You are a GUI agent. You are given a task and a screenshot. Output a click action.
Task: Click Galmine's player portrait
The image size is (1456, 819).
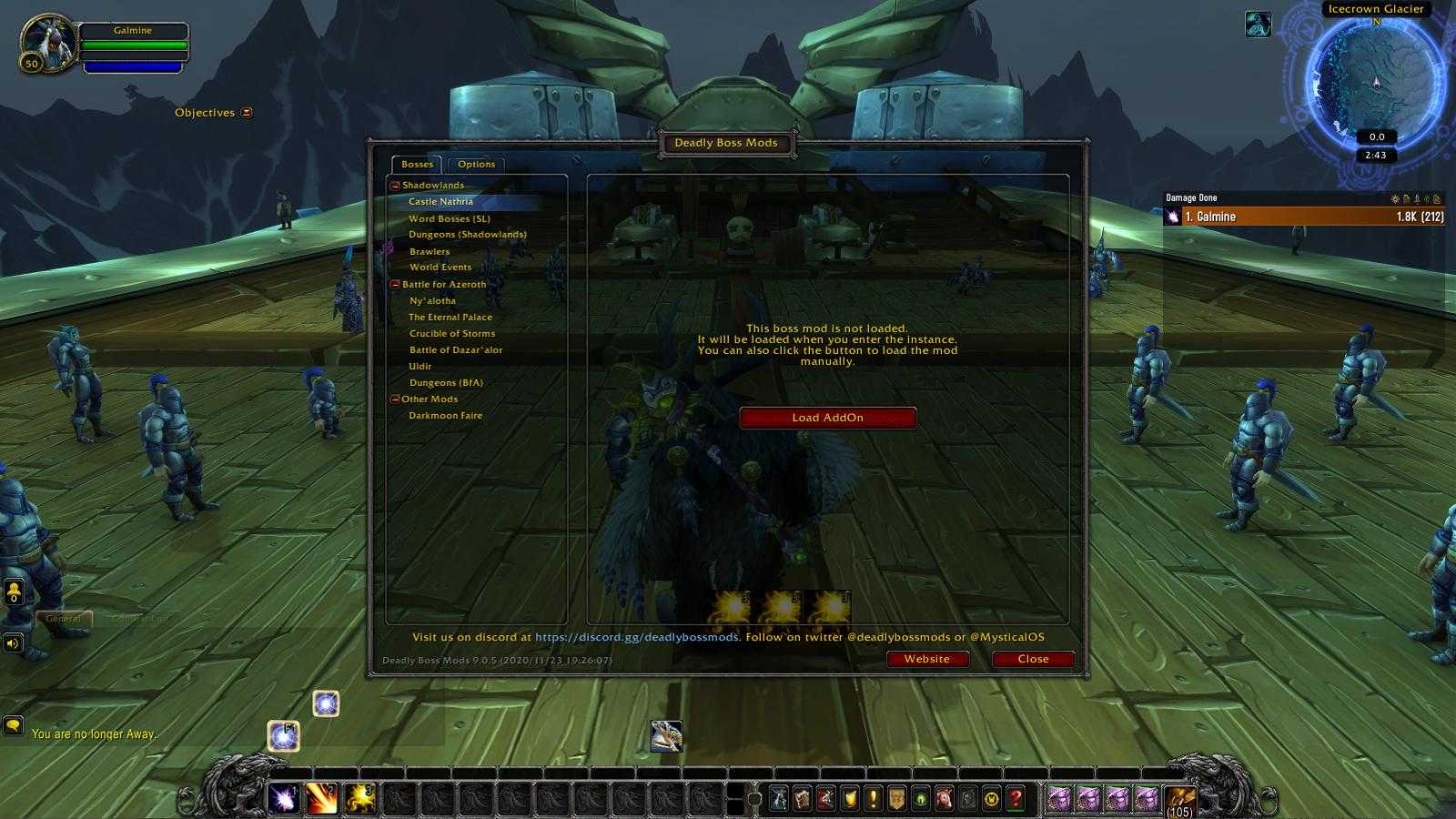pos(46,42)
